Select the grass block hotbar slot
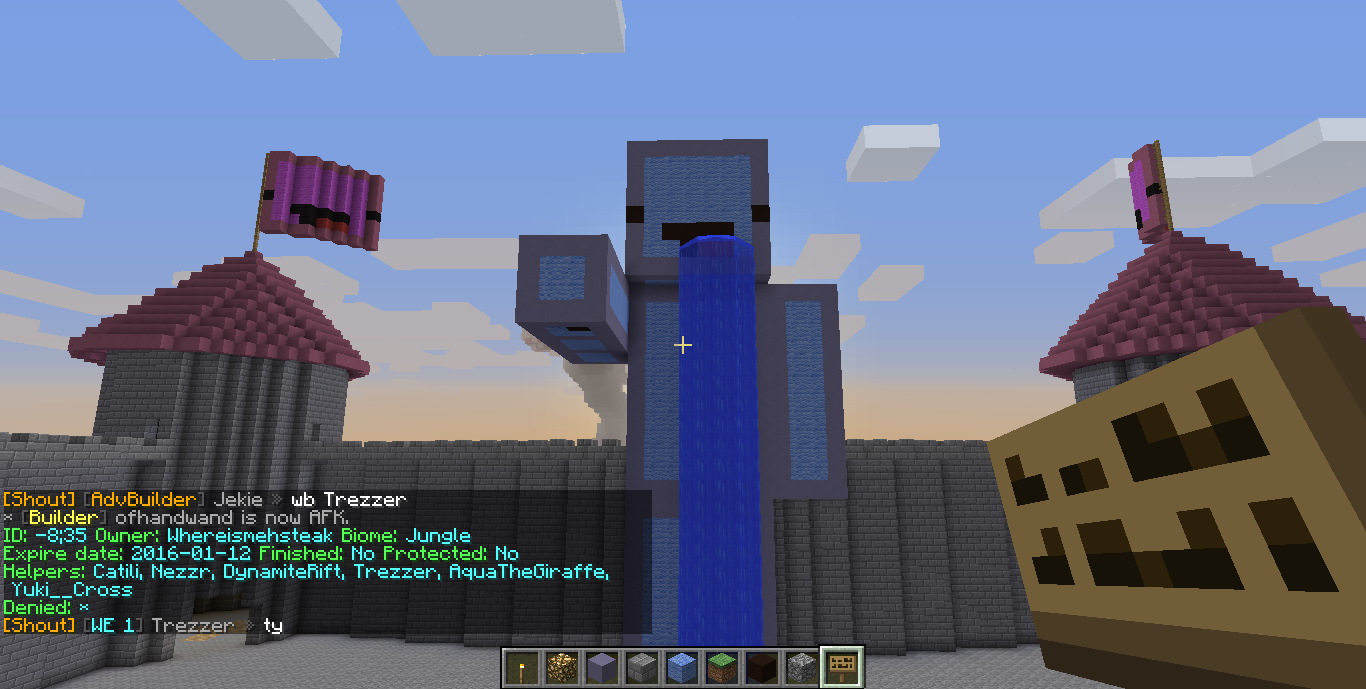Screen dimensions: 1366x689 point(720,667)
